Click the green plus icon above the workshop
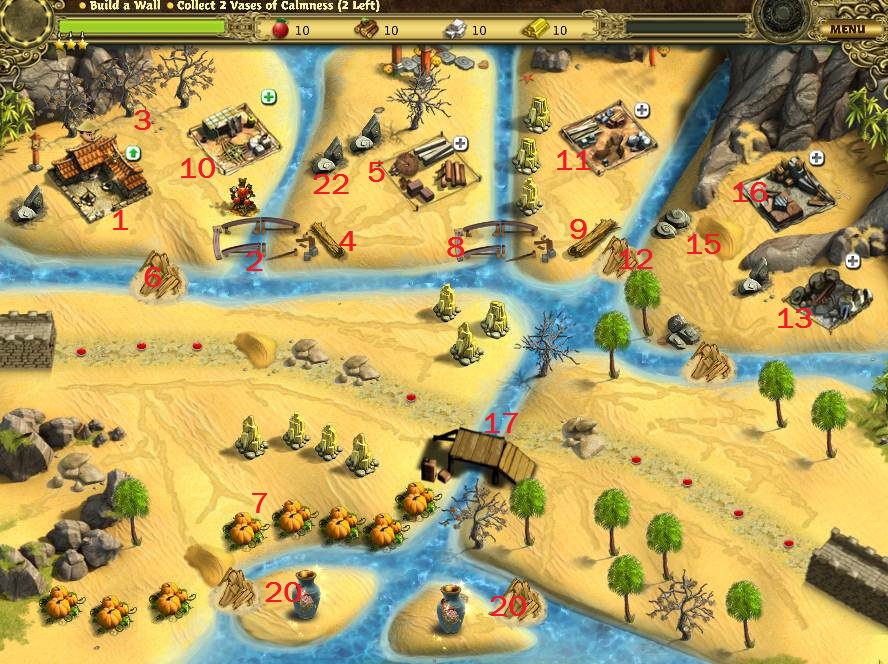This screenshot has height=664, width=888. point(269,97)
